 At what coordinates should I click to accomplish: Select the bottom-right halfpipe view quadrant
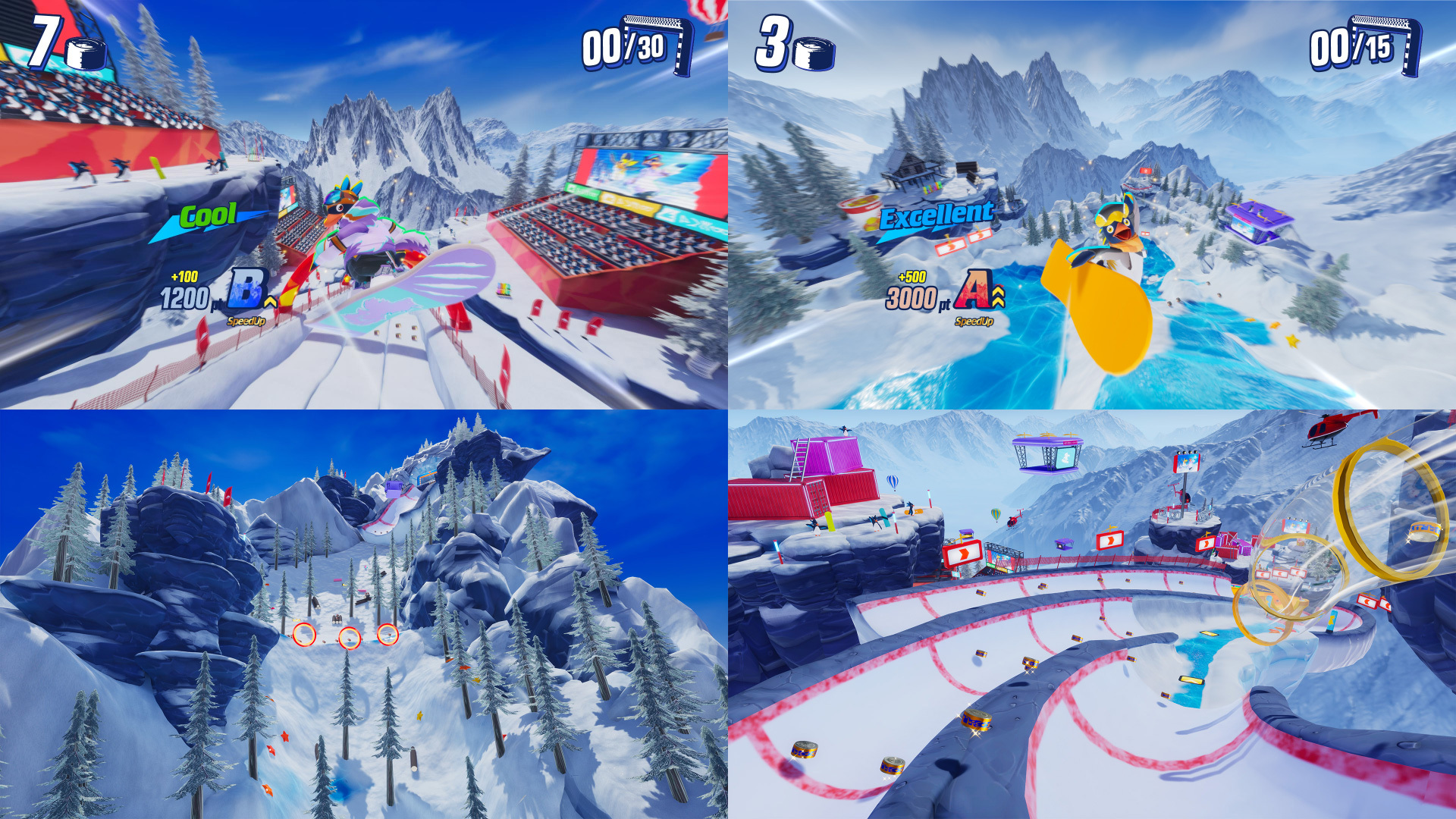[x=1092, y=614]
